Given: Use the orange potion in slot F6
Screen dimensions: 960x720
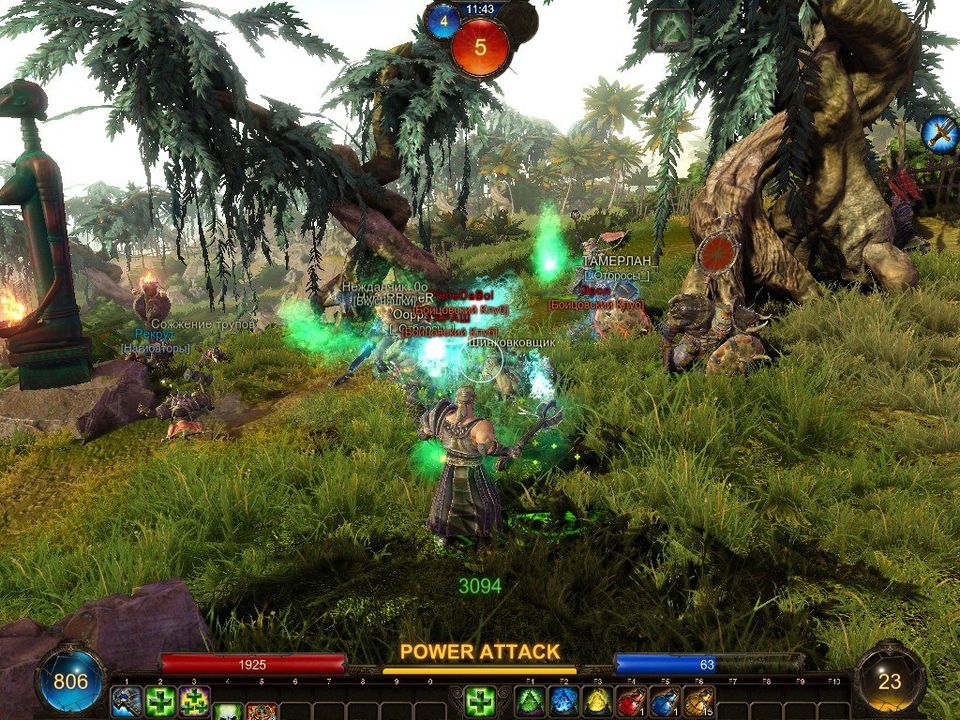Looking at the screenshot, I should 699,702.
